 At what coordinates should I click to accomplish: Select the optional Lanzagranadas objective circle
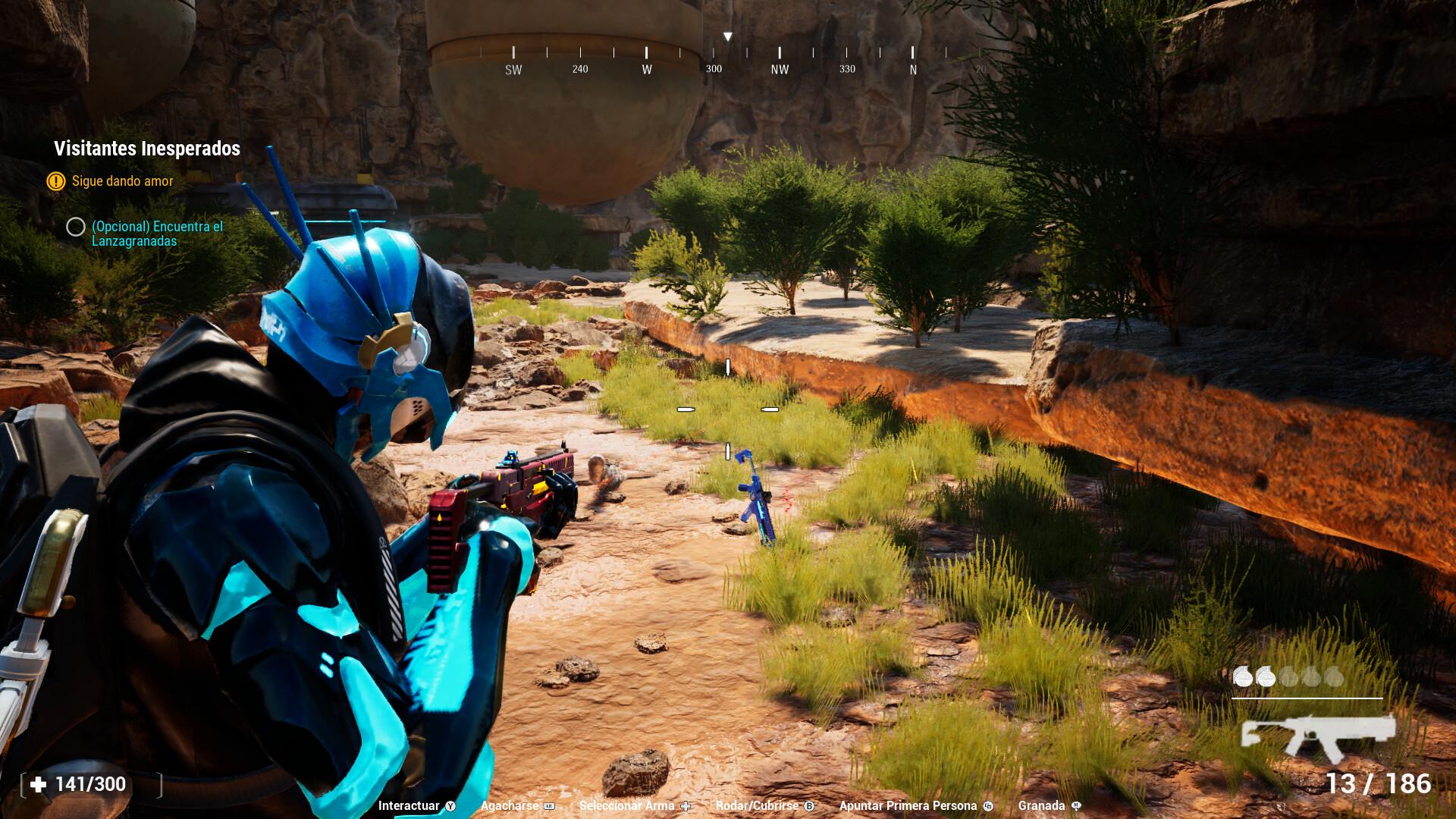[x=75, y=227]
